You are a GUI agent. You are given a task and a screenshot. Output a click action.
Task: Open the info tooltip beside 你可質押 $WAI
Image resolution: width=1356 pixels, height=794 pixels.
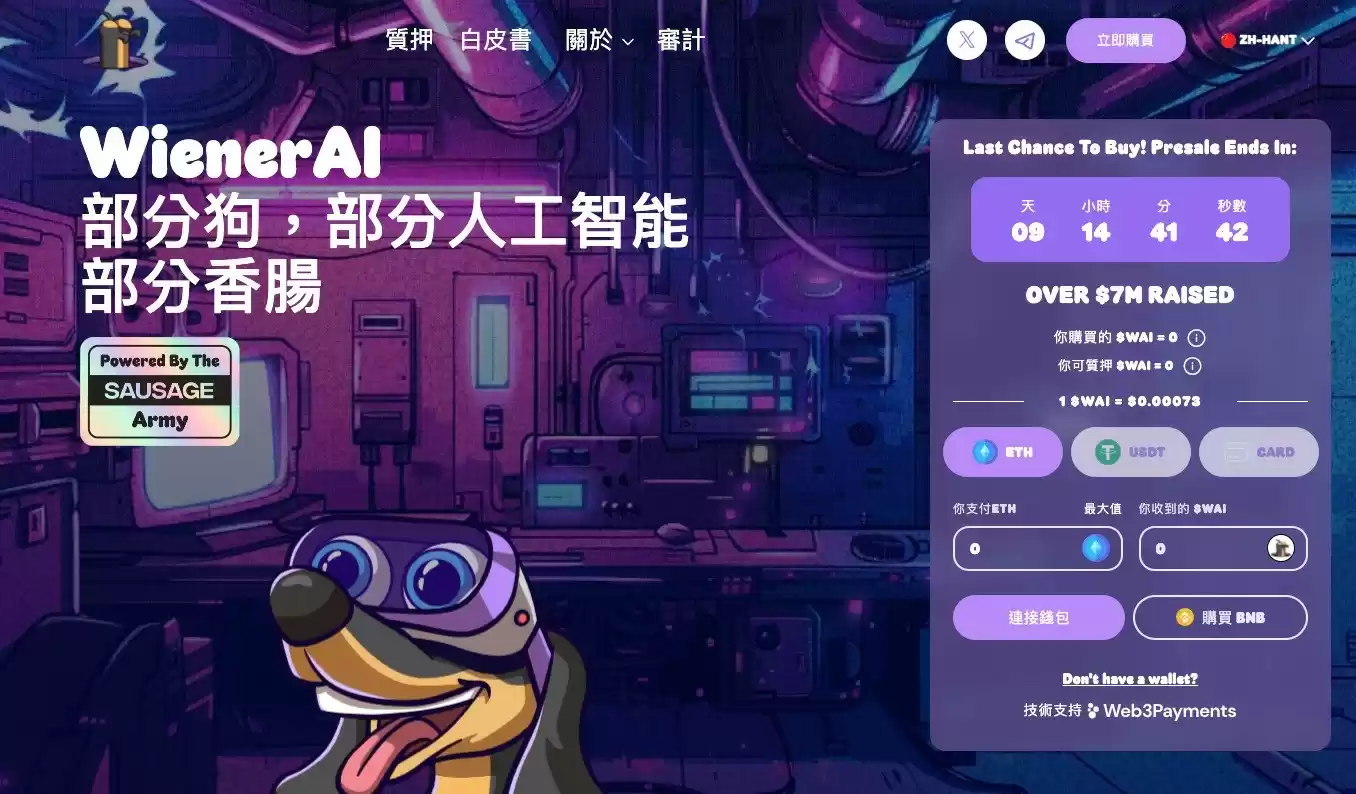[x=1191, y=366]
